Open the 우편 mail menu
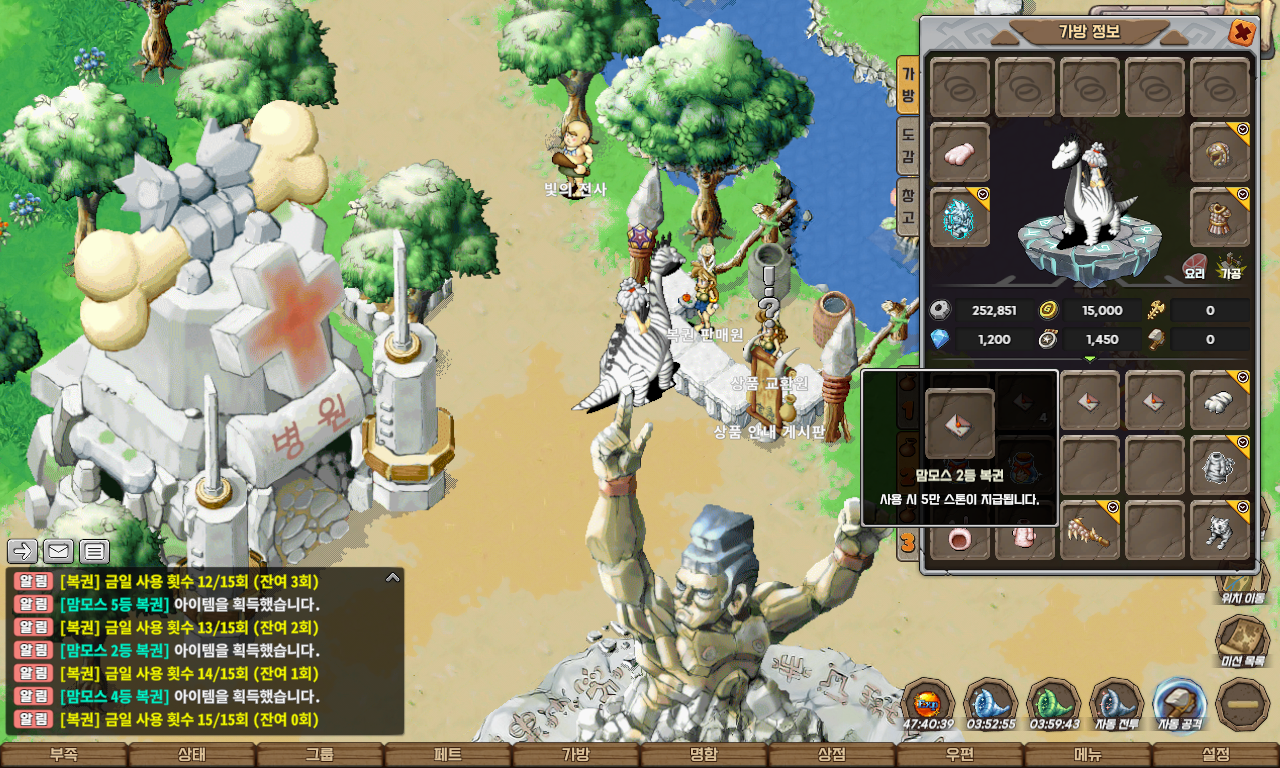Image resolution: width=1280 pixels, height=768 pixels. click(x=960, y=755)
